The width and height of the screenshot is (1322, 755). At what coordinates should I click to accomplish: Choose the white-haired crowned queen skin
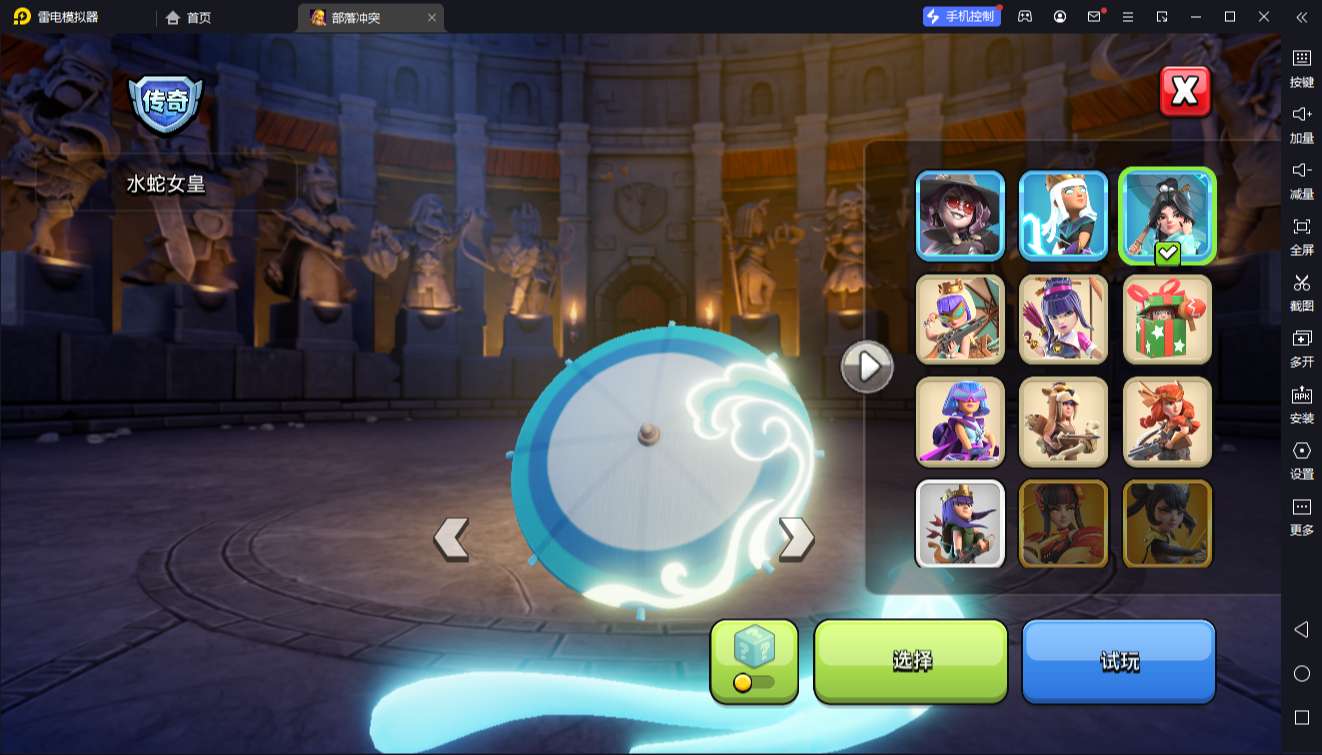[x=1063, y=215]
